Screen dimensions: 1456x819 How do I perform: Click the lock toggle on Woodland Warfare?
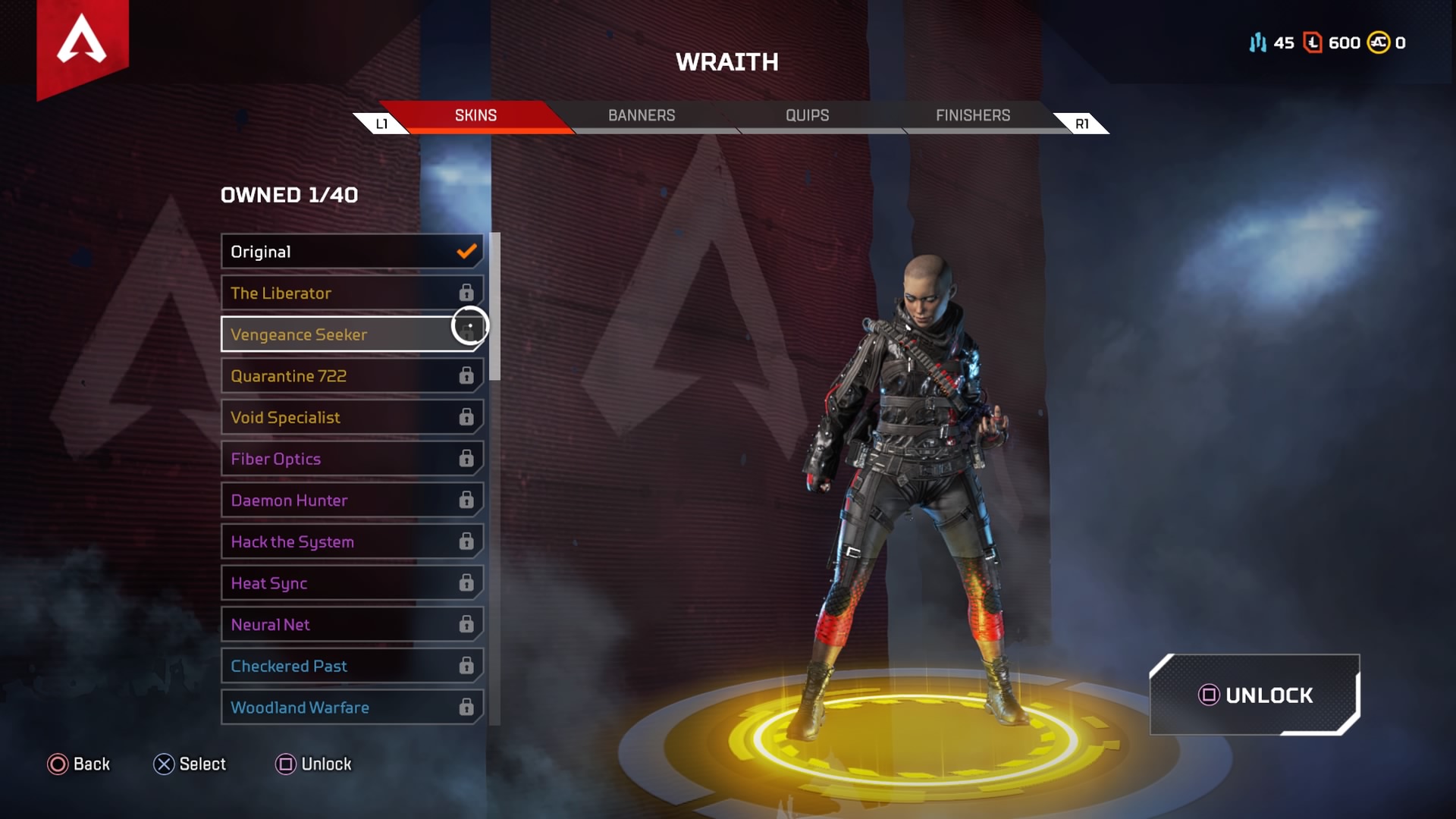point(465,707)
